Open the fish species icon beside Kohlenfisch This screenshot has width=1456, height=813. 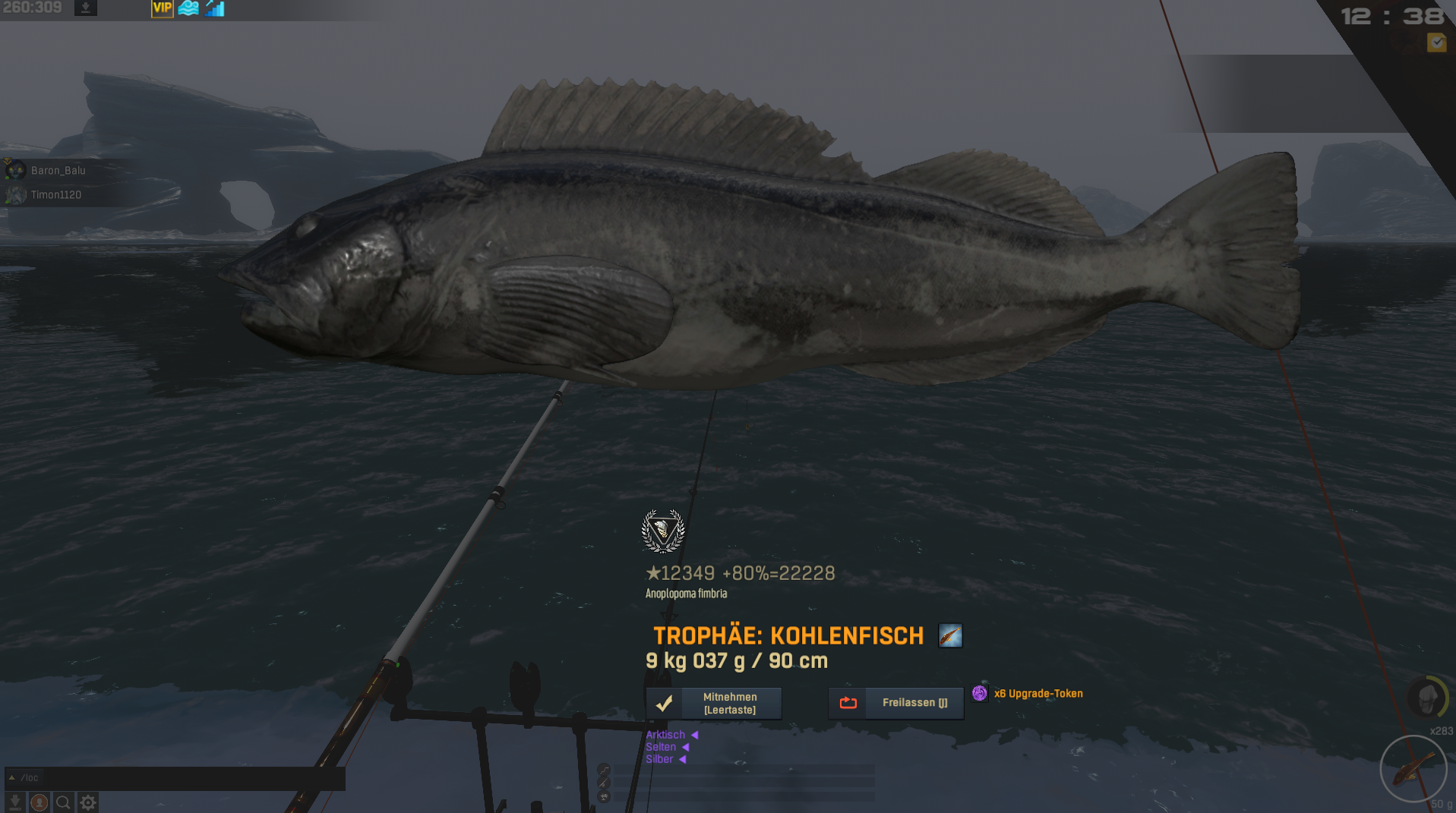950,635
